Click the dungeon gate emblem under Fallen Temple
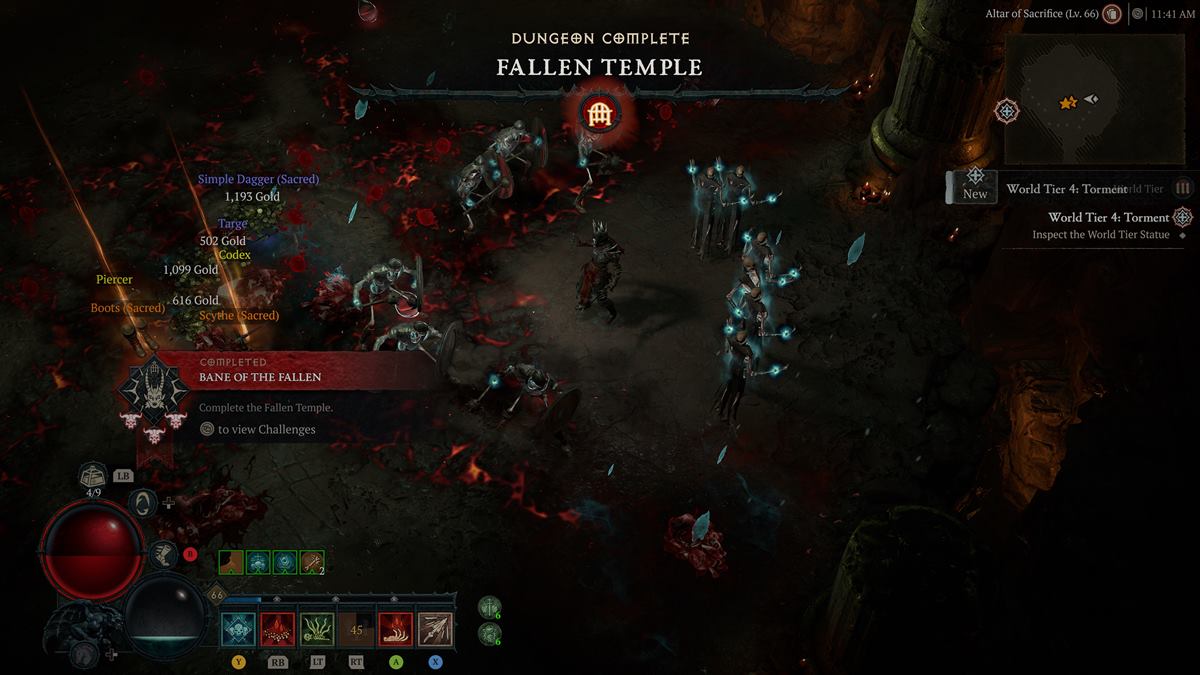 [x=600, y=113]
